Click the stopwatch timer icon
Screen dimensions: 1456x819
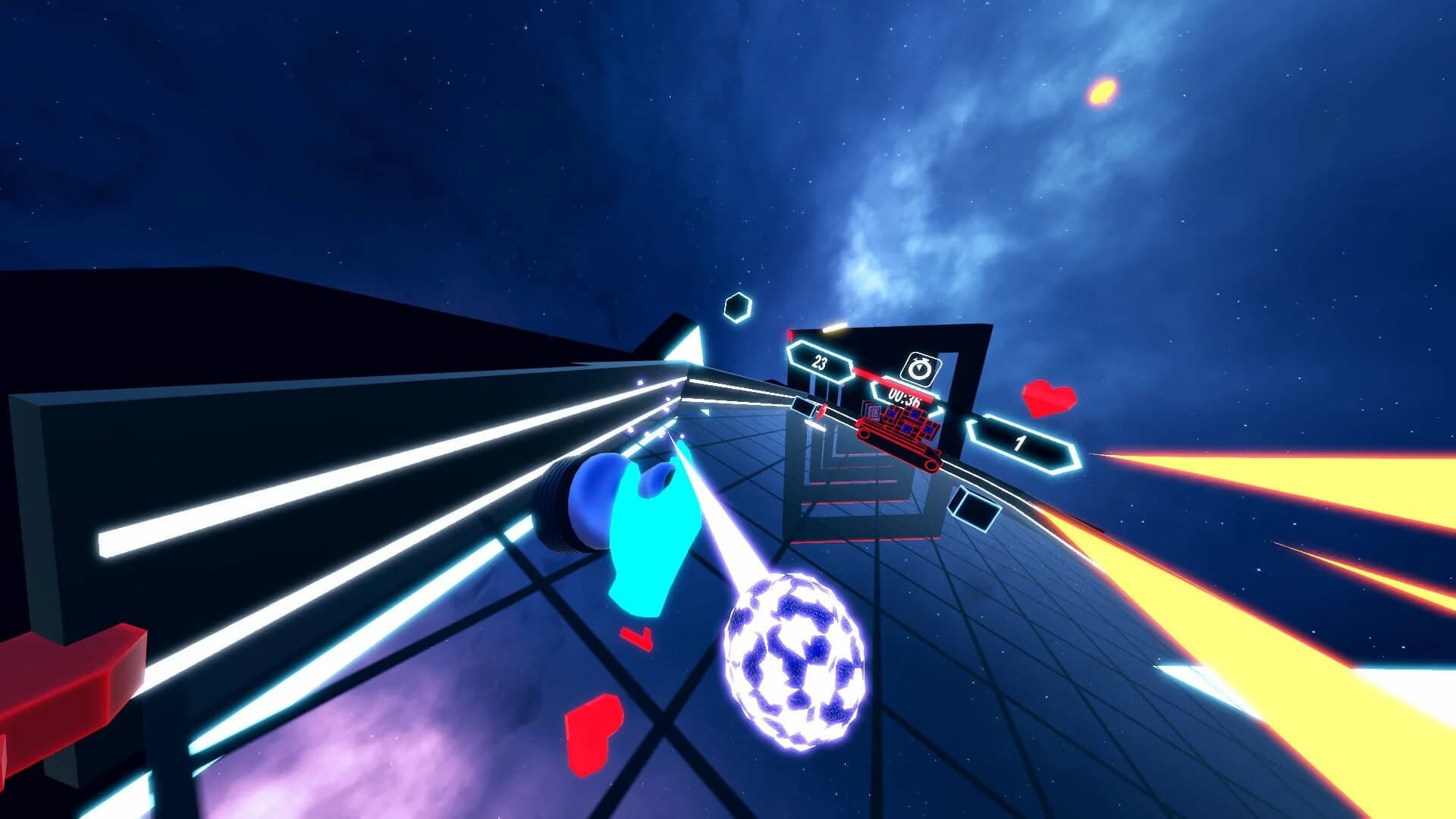coord(919,368)
